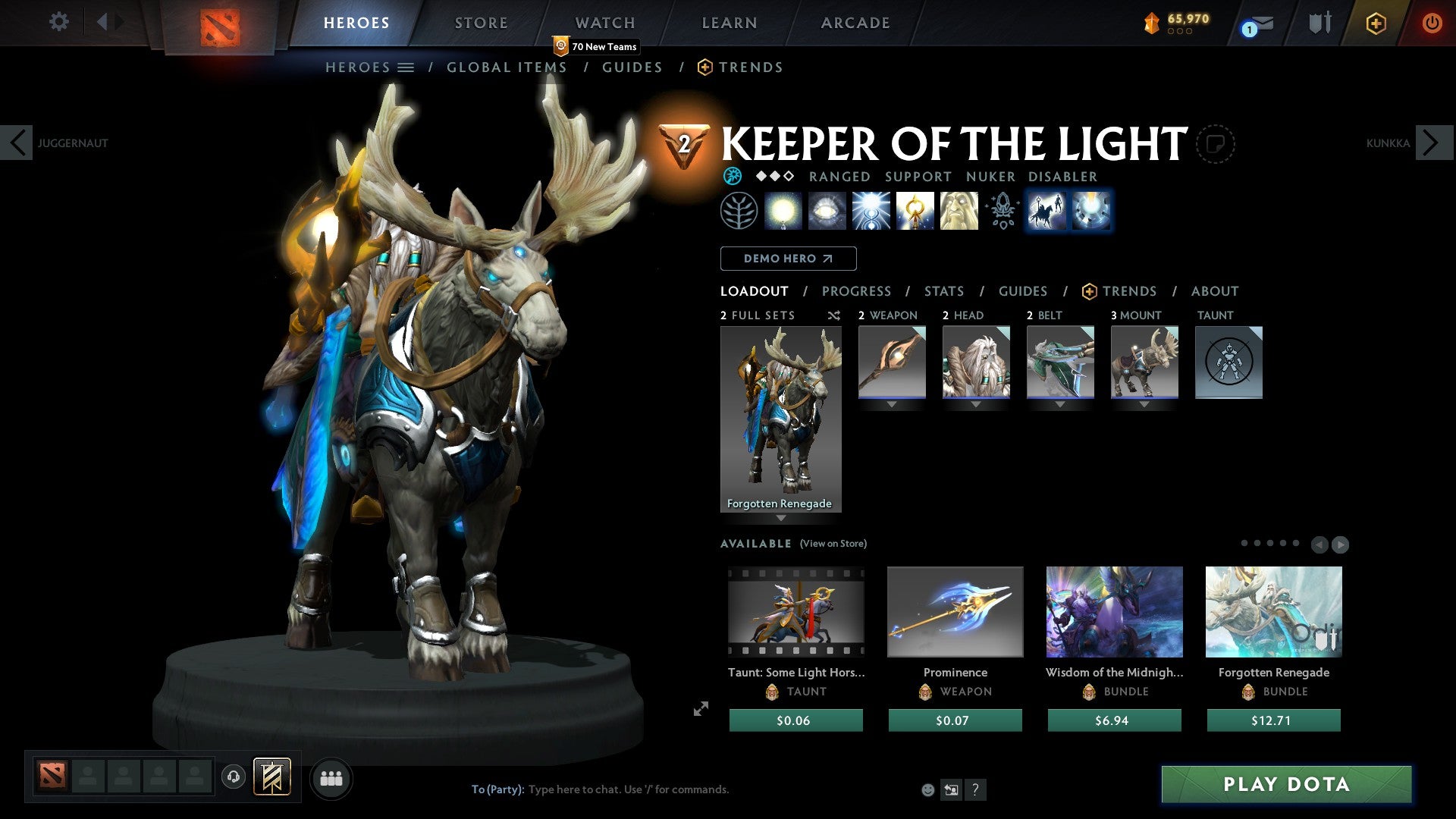The image size is (1456, 819).
Task: Select the guild banner emblem near the chat bar
Action: [x=273, y=777]
